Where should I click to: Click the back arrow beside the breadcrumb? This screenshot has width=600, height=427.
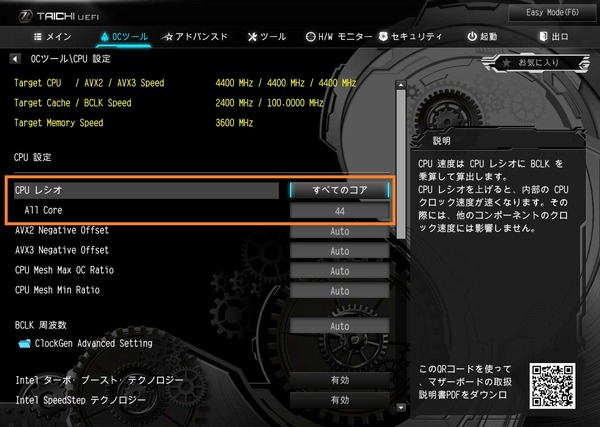pyautogui.click(x=15, y=59)
